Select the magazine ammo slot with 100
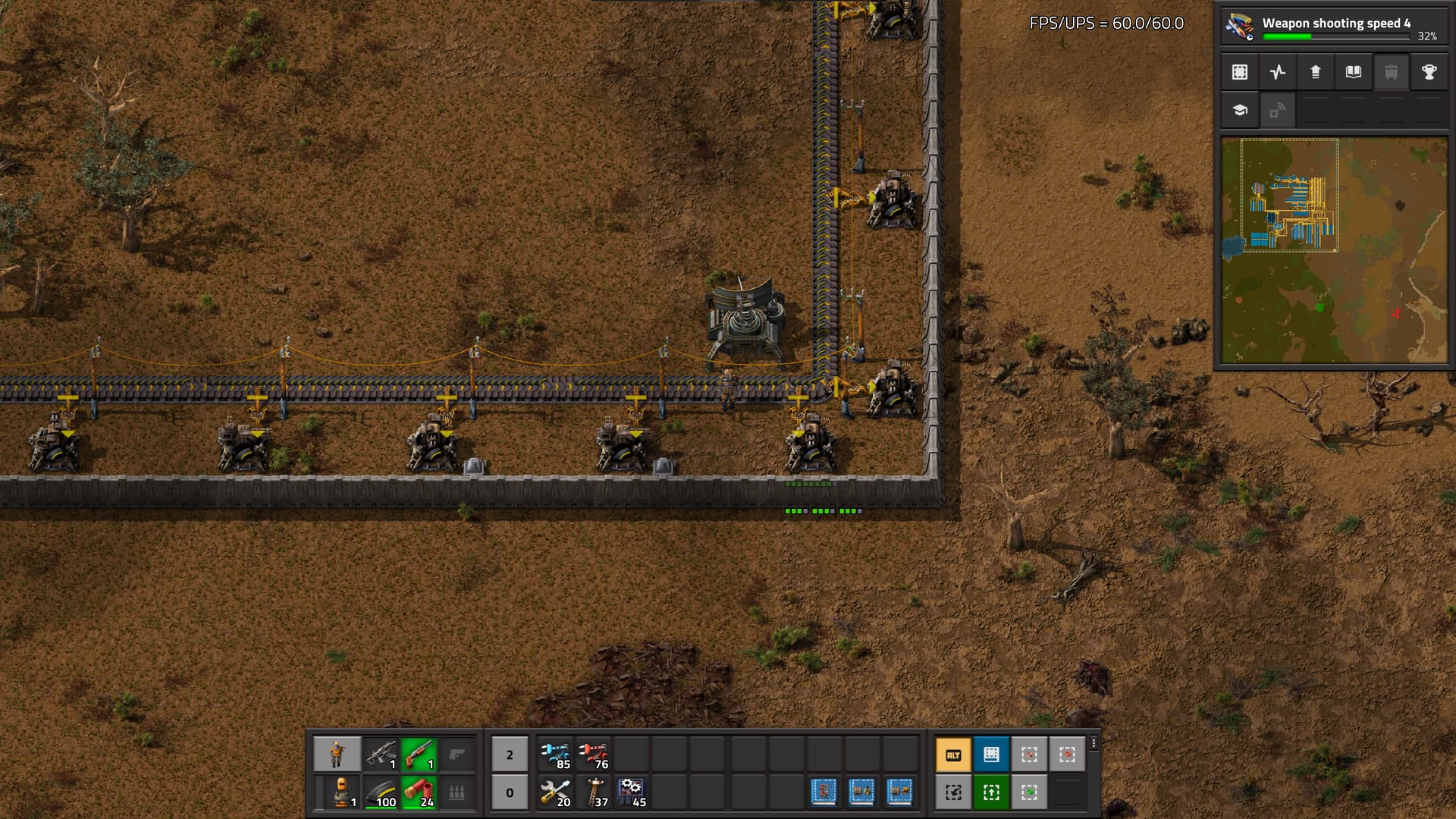Image resolution: width=1456 pixels, height=819 pixels. coord(381,792)
